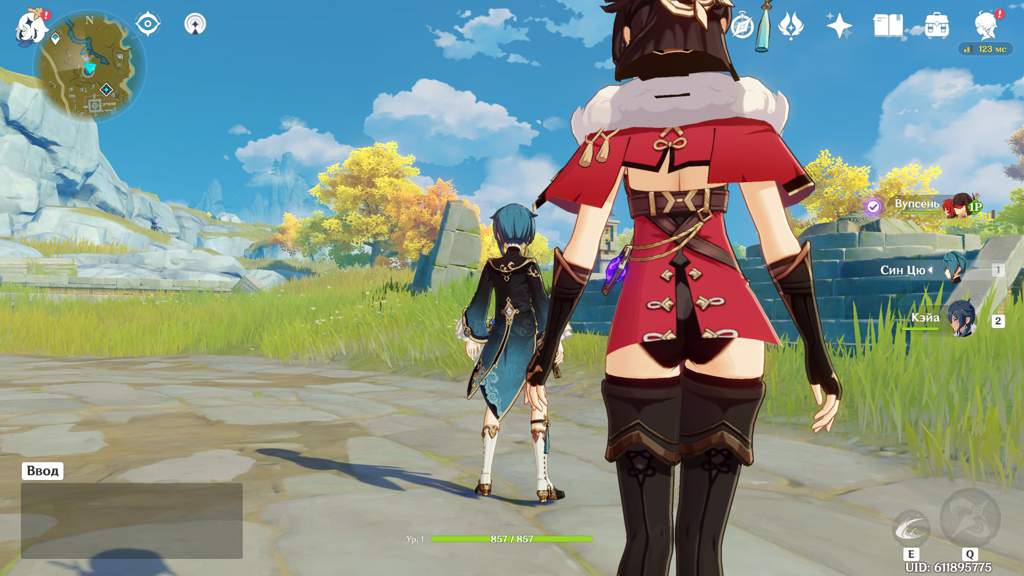Image resolution: width=1024 pixels, height=576 pixels.
Task: Open the wish star icon
Action: point(838,26)
